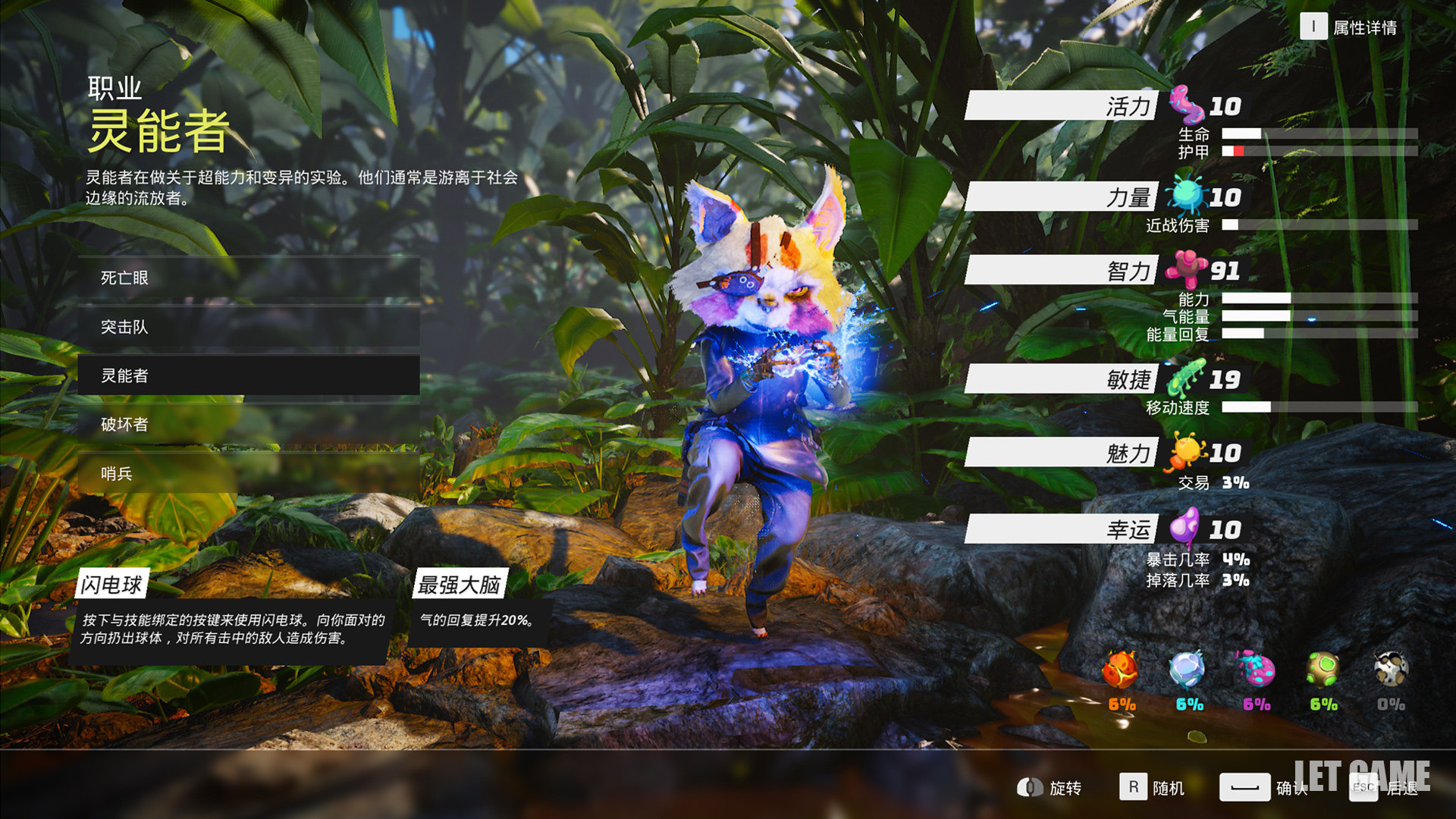The image size is (1456, 819).
Task: Click the highlighted 灵能者 class row
Action: click(248, 375)
